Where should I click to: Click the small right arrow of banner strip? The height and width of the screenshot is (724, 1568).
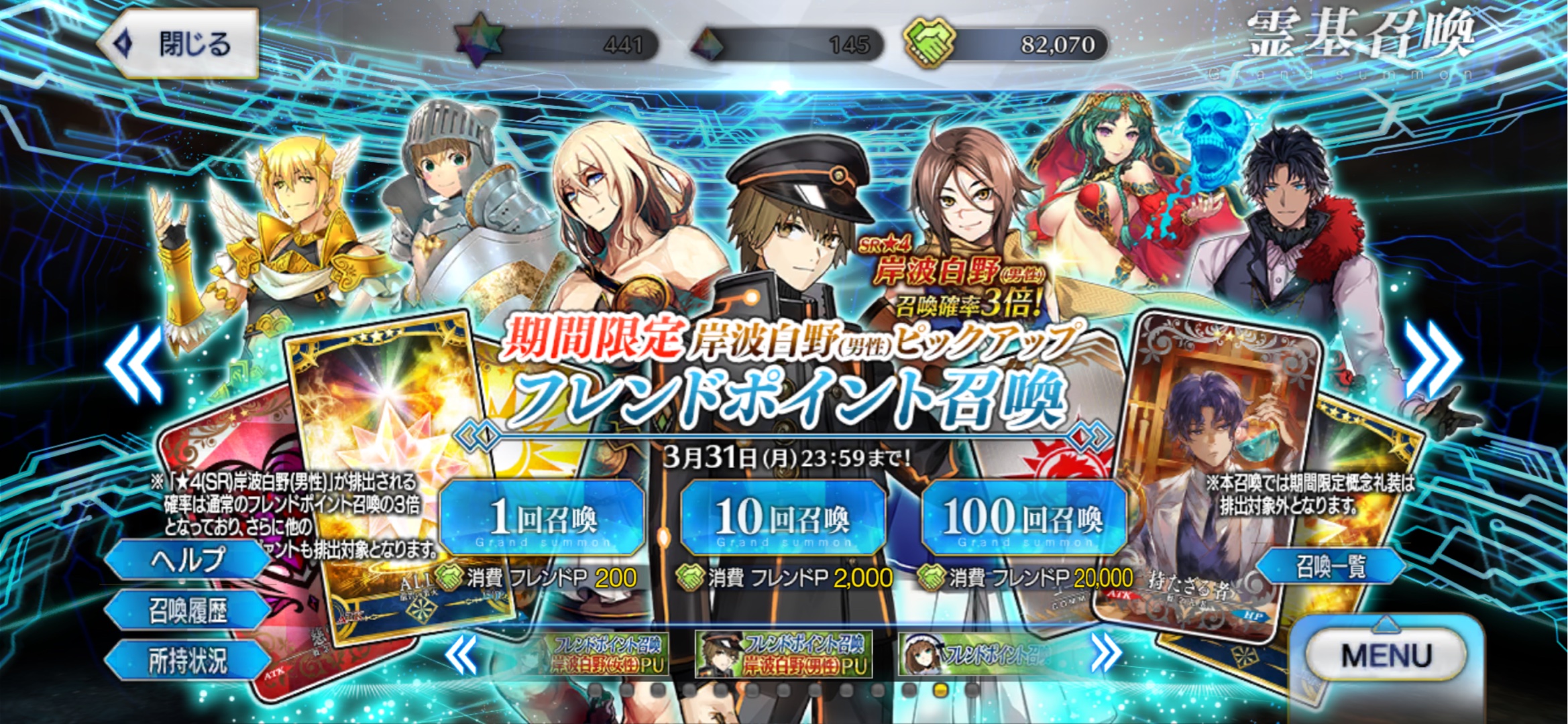point(1105,652)
